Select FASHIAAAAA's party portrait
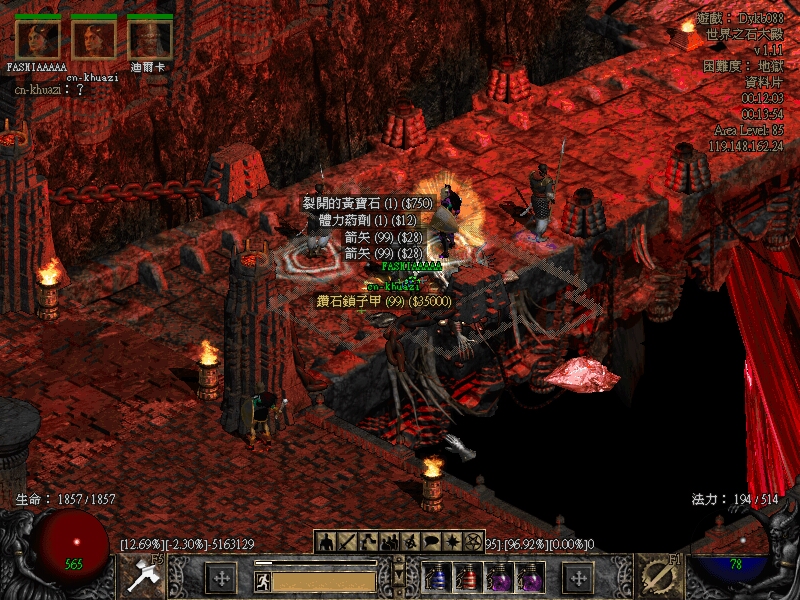This screenshot has width=800, height=600. coord(37,39)
